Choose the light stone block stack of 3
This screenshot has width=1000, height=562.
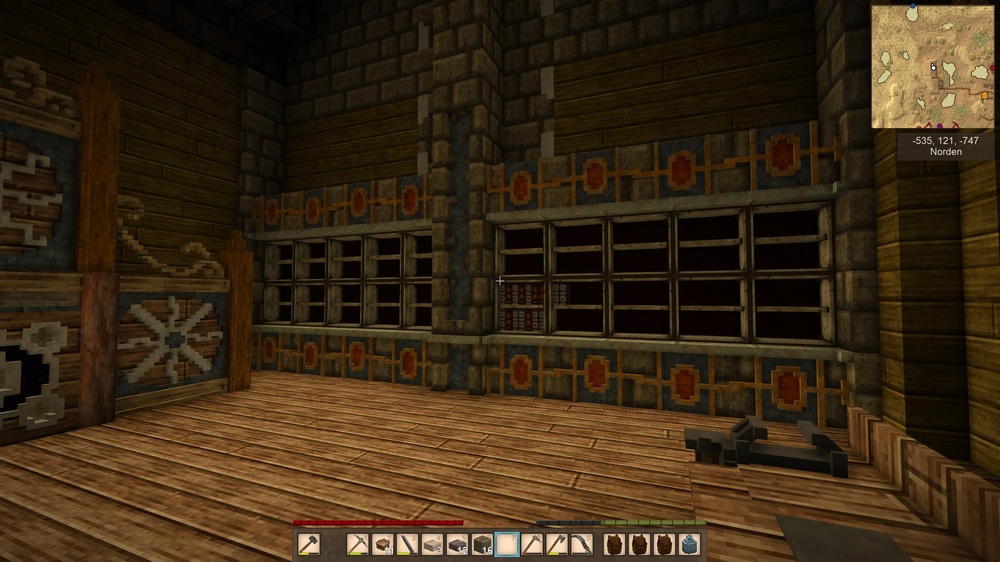point(431,544)
